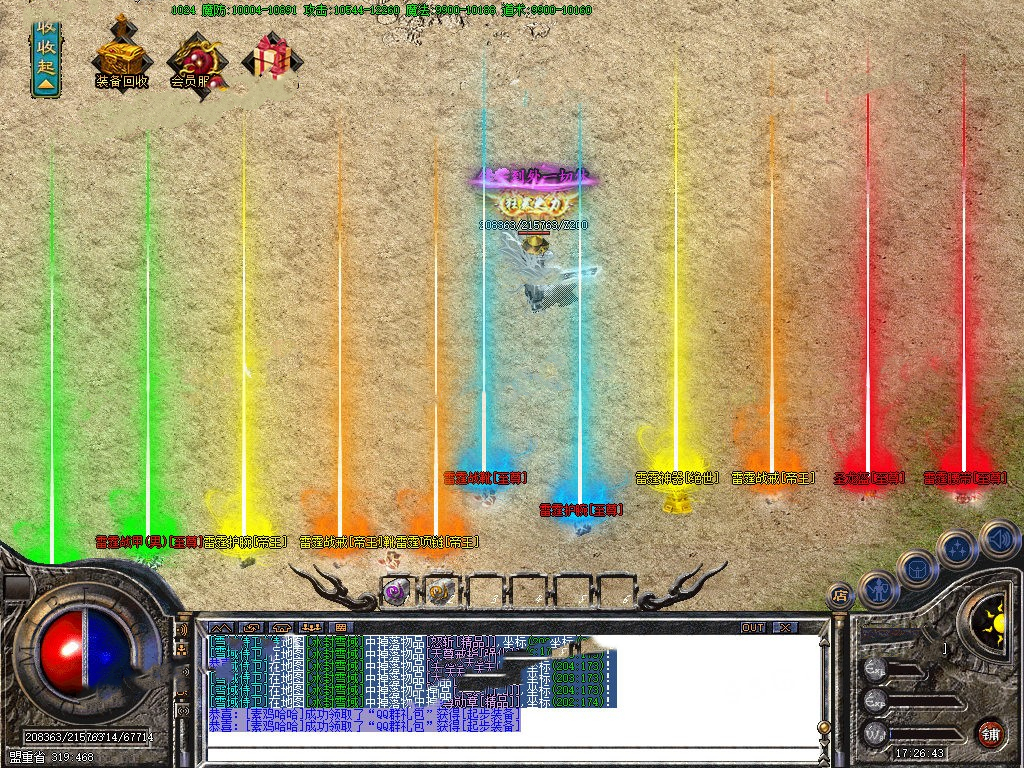This screenshot has height=768, width=1024.
Task: Click the OUT button on chat panel
Action: 753,627
